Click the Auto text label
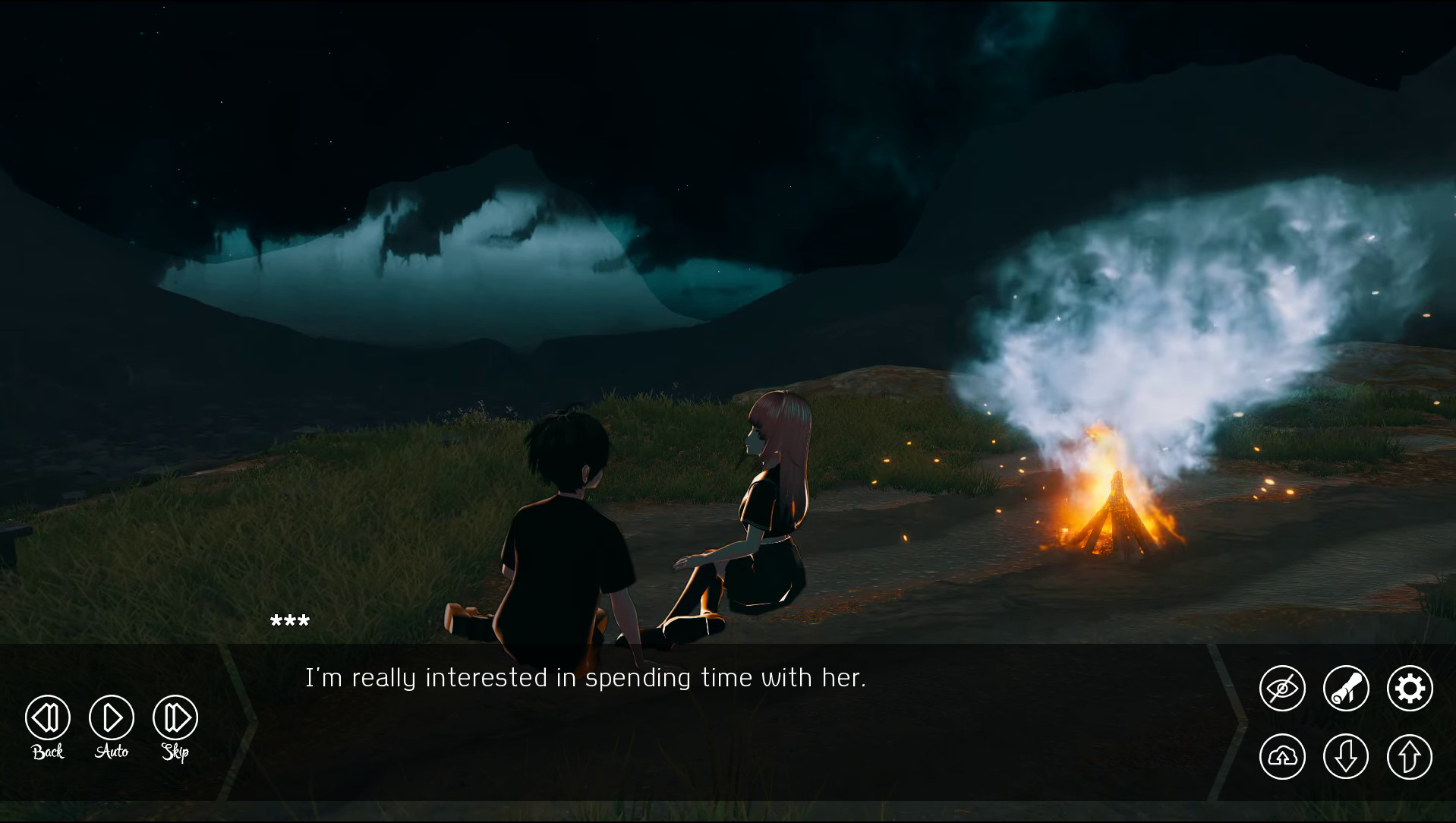The width and height of the screenshot is (1456, 823). 112,753
